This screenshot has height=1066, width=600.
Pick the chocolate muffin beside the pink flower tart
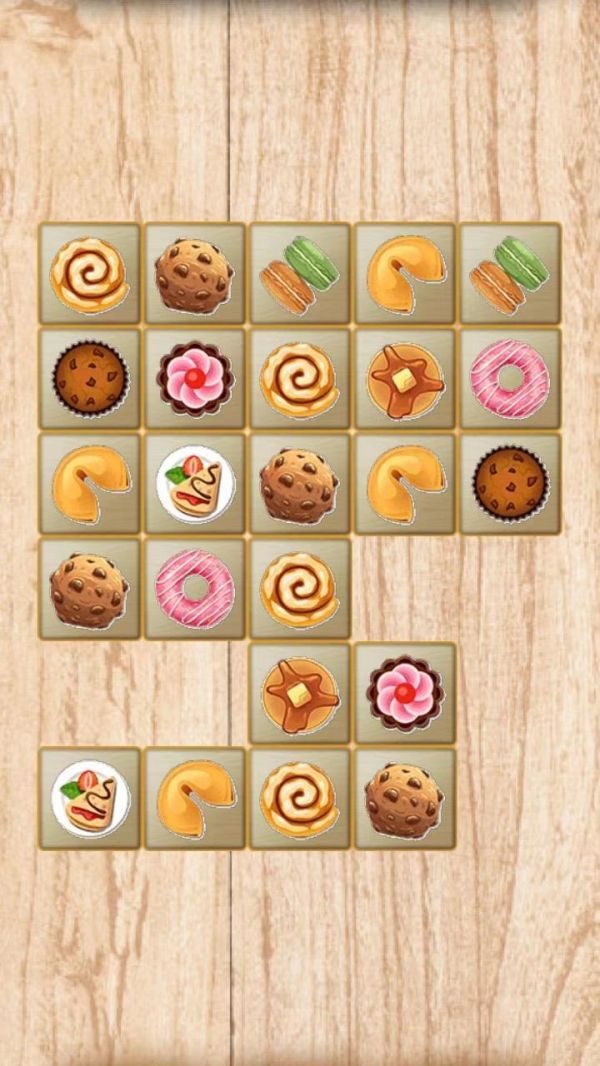(x=90, y=379)
